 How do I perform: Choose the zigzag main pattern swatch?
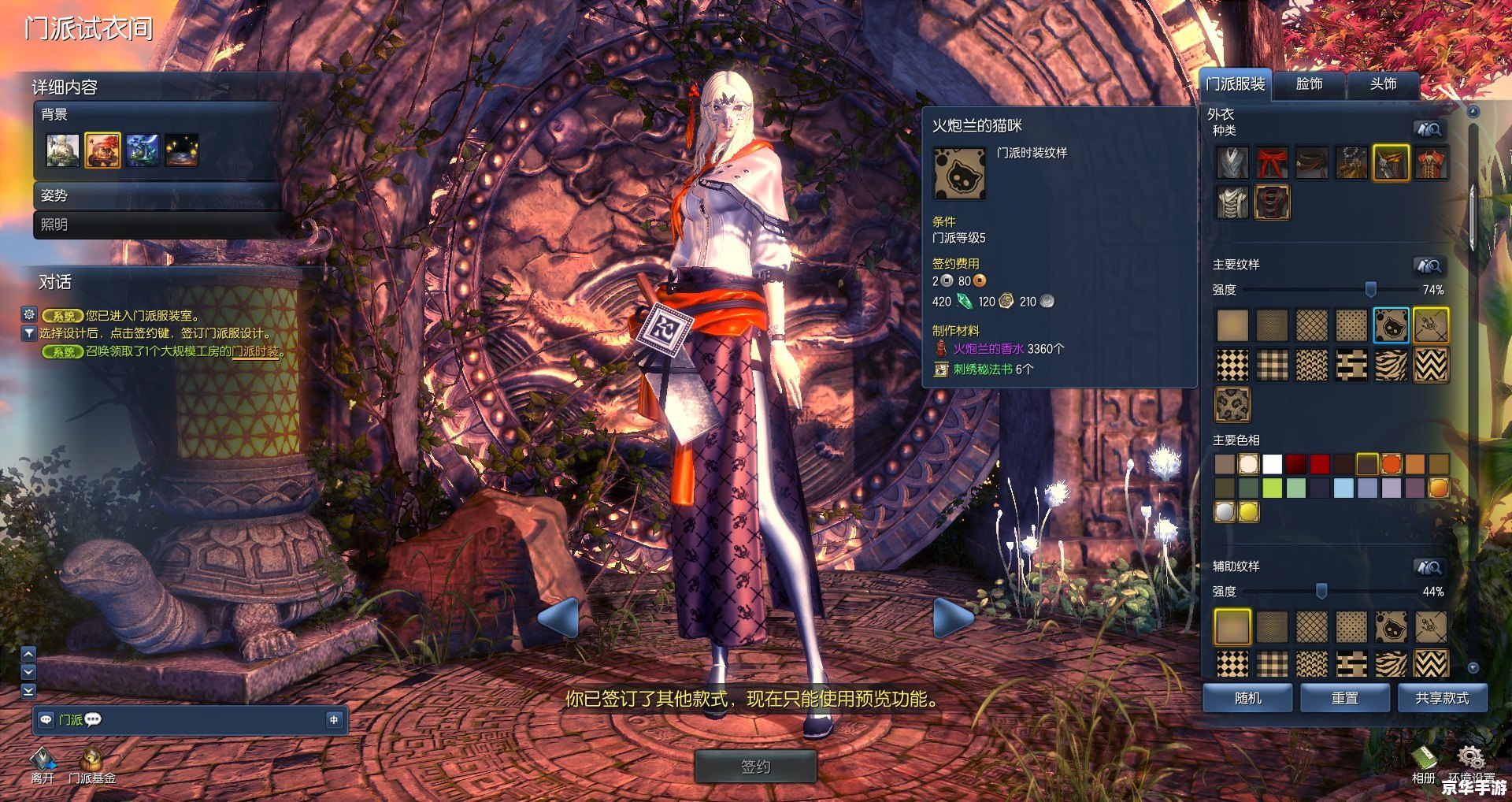point(1430,366)
